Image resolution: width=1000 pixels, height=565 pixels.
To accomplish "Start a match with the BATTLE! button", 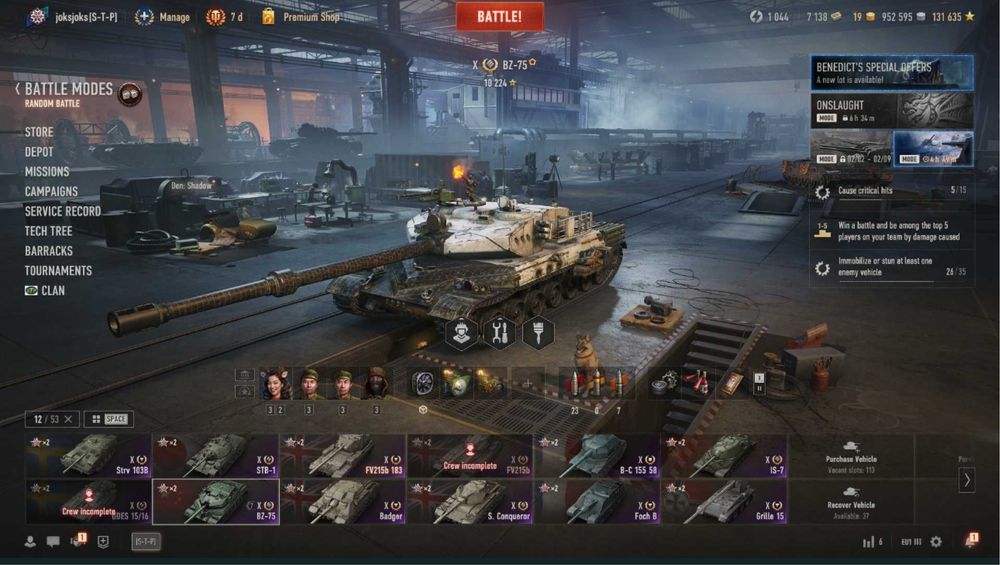I will click(500, 16).
